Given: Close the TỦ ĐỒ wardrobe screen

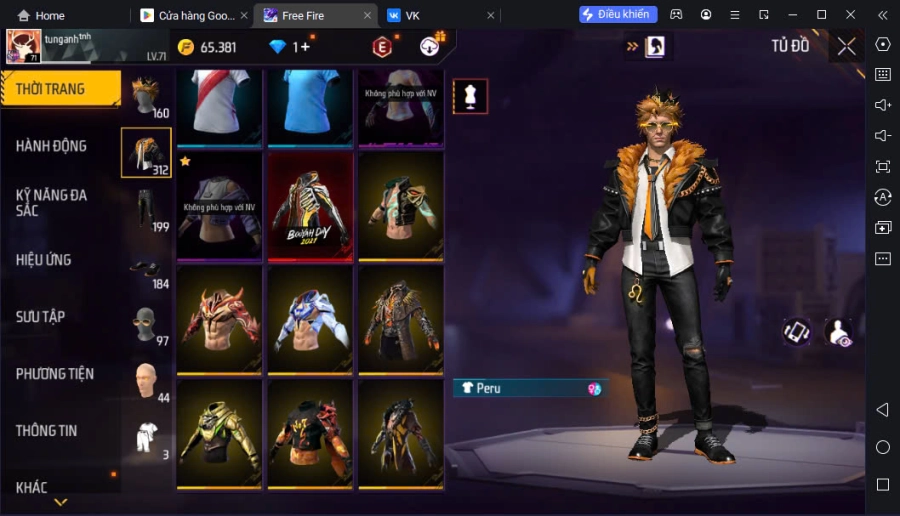Looking at the screenshot, I should click(846, 46).
